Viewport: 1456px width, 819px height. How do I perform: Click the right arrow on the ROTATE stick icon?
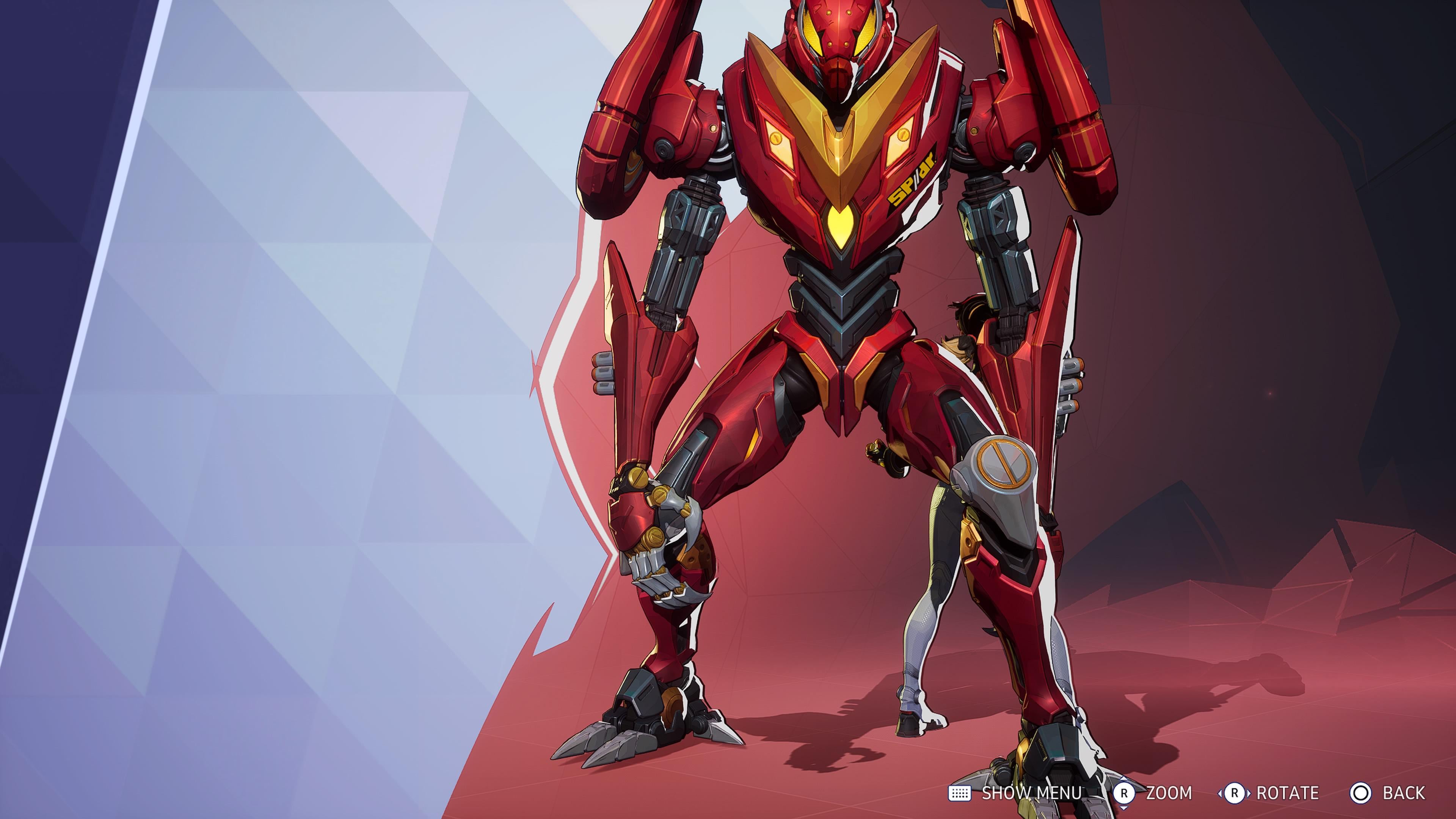(1250, 794)
